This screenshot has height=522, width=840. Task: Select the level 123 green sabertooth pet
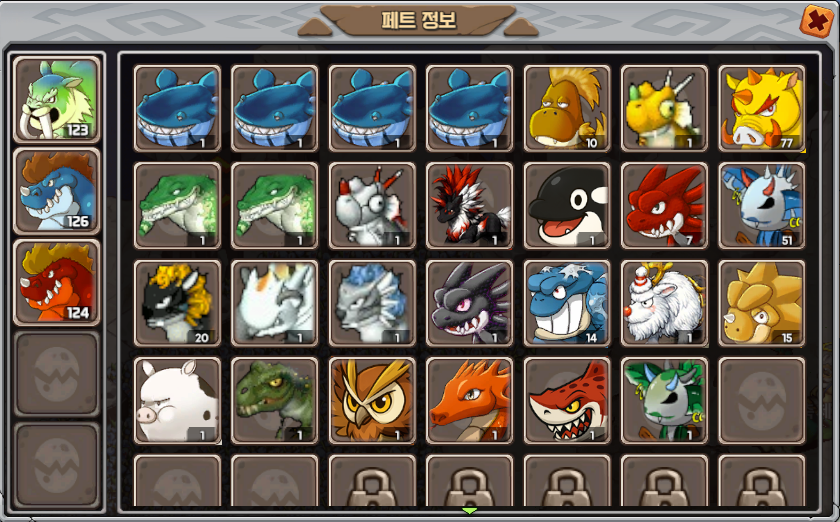pyautogui.click(x=56, y=98)
